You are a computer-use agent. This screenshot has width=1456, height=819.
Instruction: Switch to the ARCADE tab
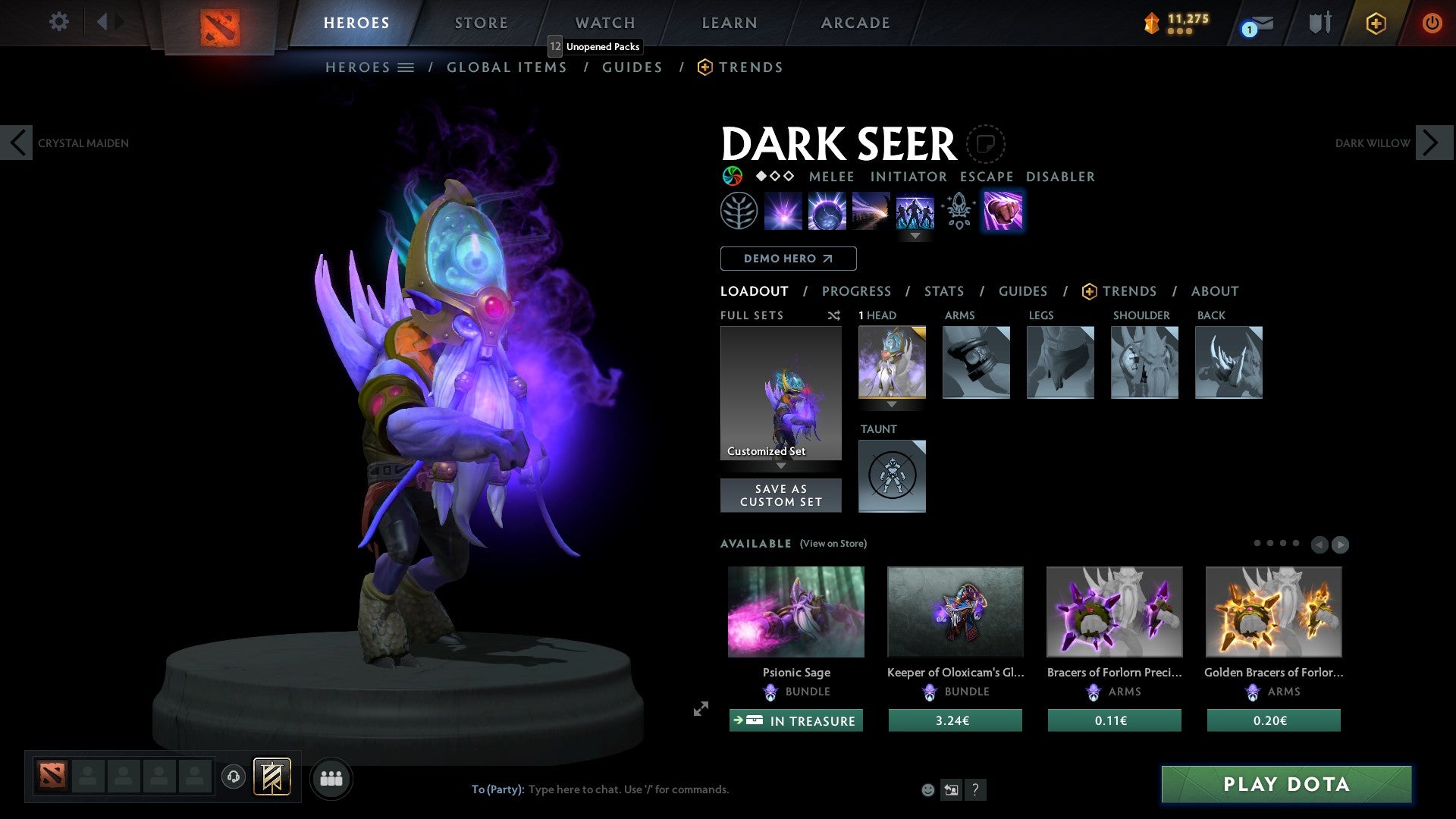pyautogui.click(x=855, y=23)
